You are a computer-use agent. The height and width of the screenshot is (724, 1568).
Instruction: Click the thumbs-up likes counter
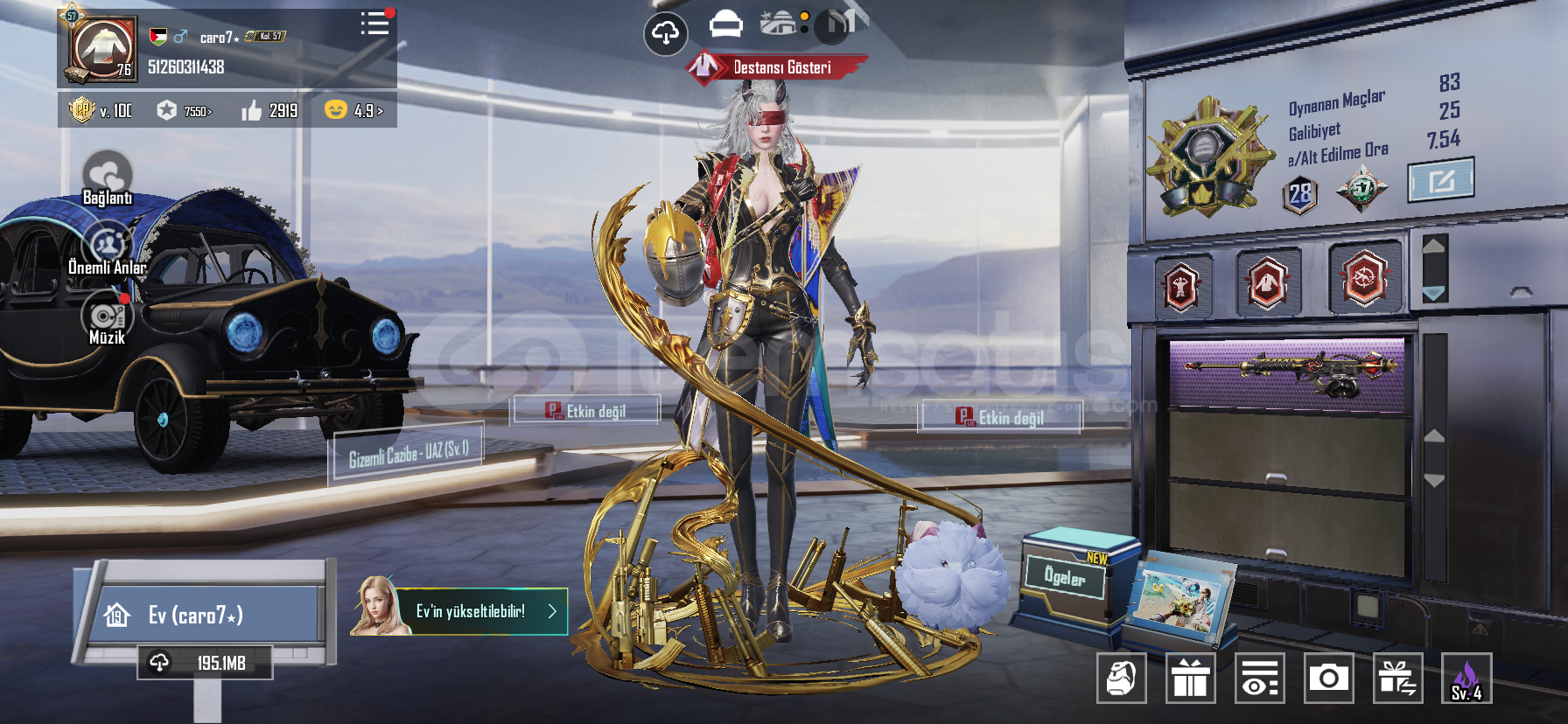click(270, 111)
